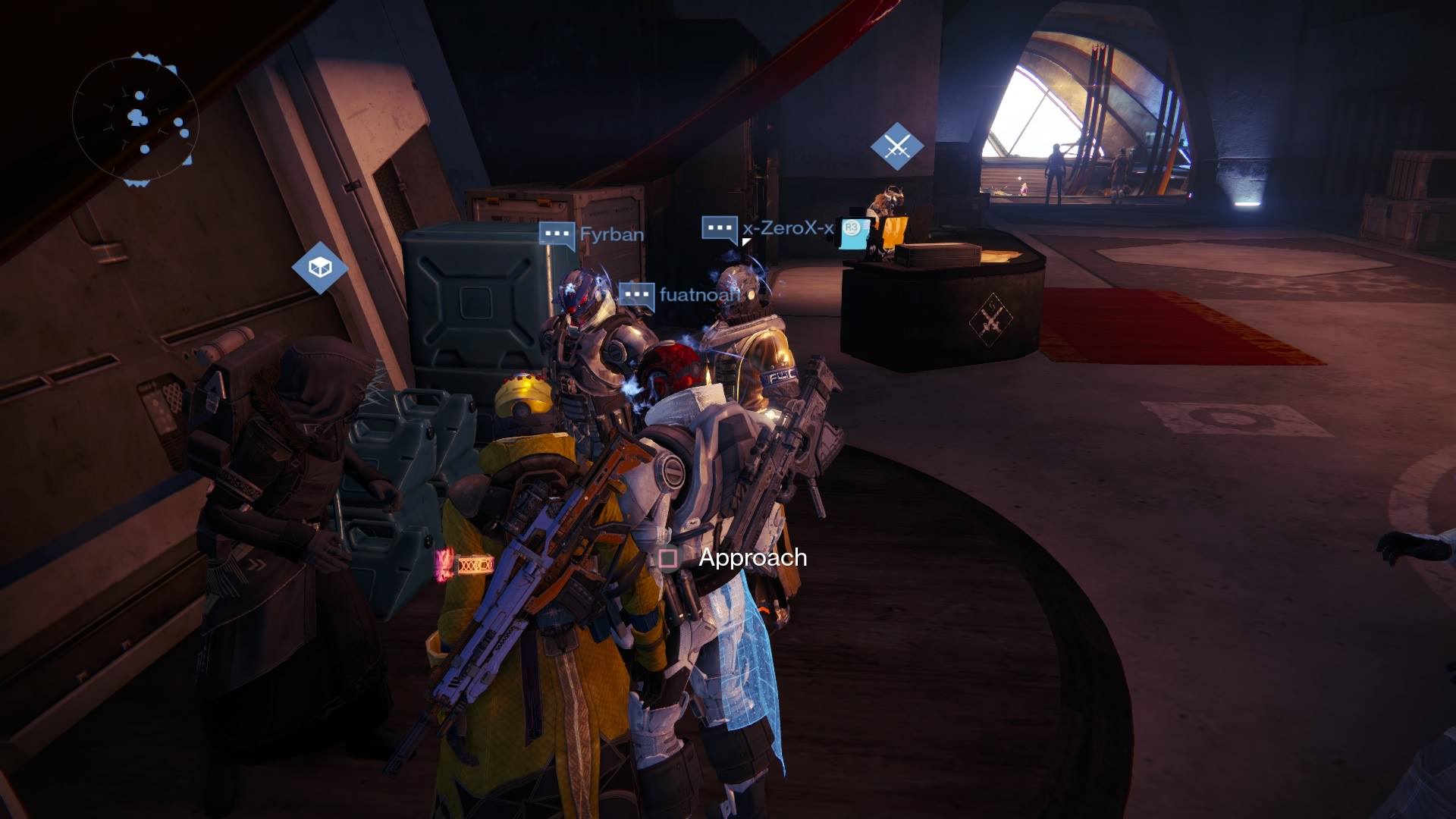This screenshot has width=1456, height=819.
Task: Click the square button icon beside Approach
Action: 666,558
